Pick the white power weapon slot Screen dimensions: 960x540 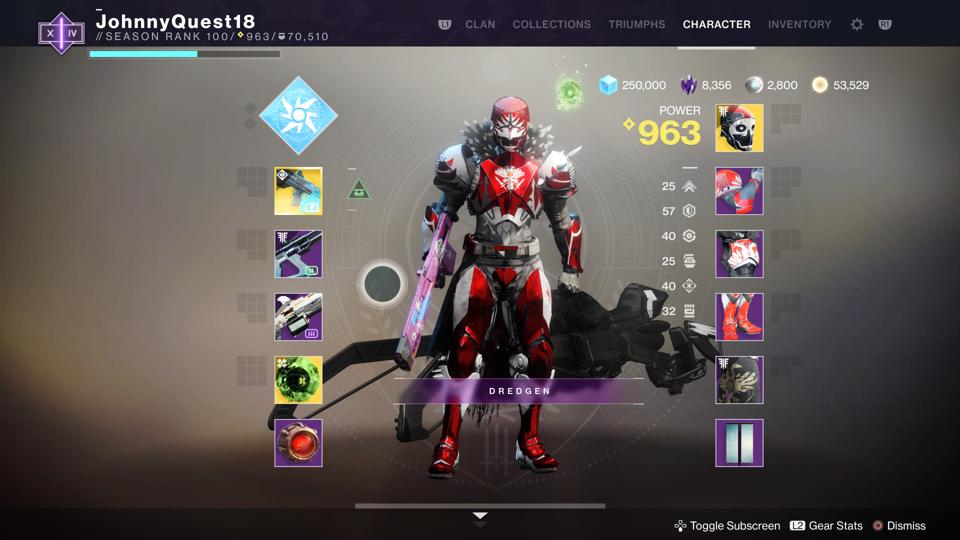pyautogui.click(x=298, y=317)
